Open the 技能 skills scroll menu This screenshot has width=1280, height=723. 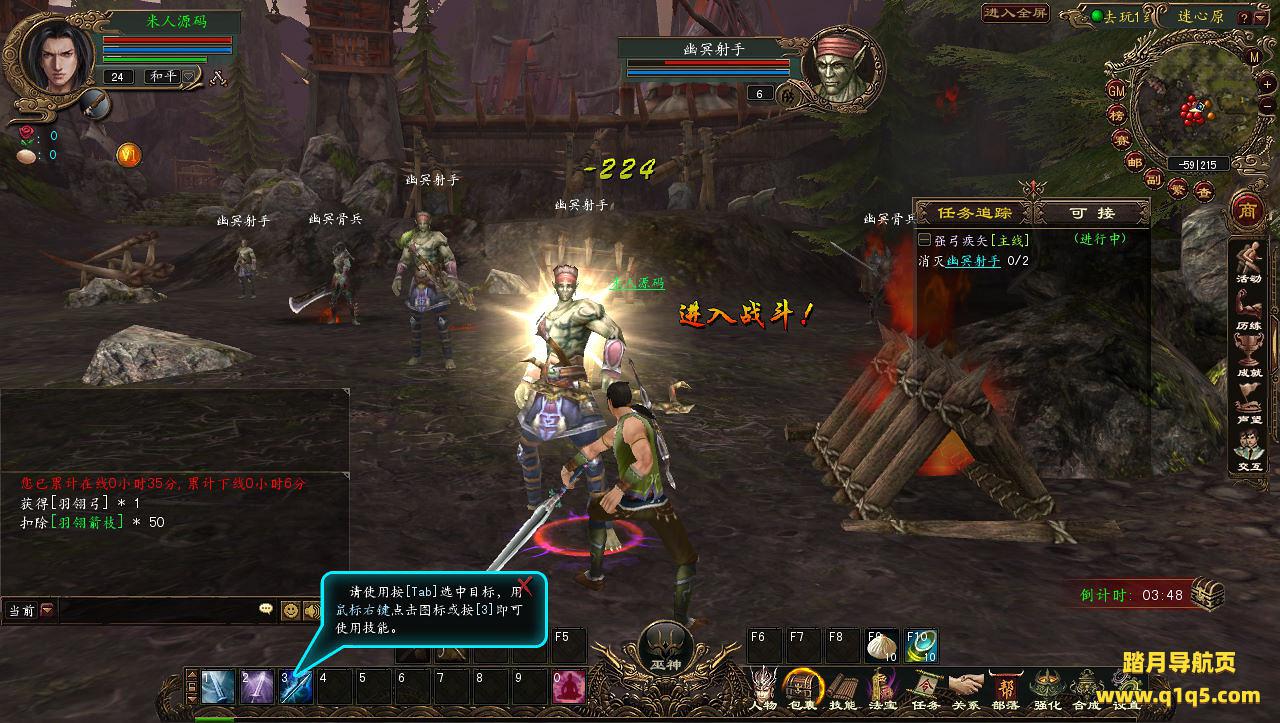pyautogui.click(x=842, y=688)
